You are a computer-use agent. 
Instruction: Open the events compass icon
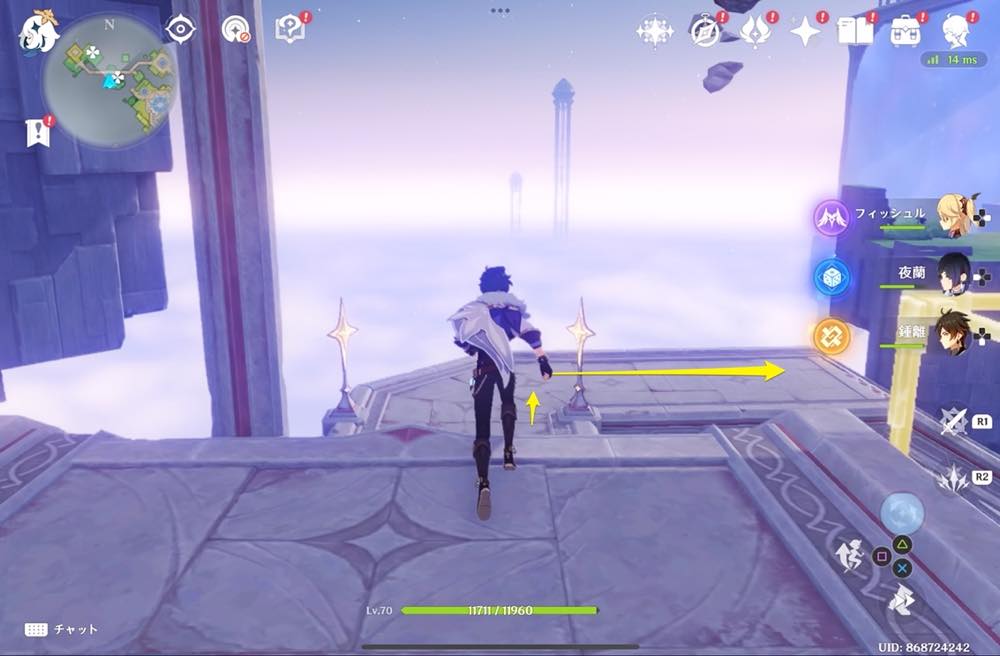coord(706,32)
